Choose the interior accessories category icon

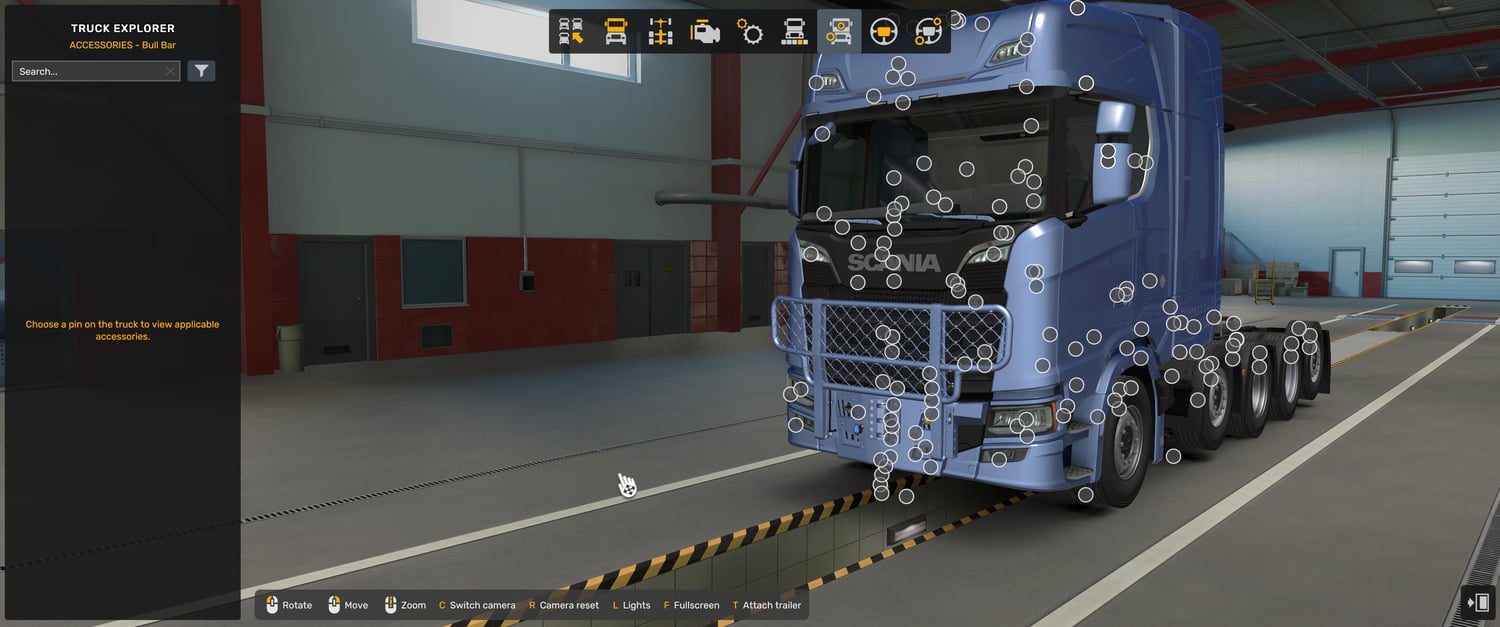928,32
